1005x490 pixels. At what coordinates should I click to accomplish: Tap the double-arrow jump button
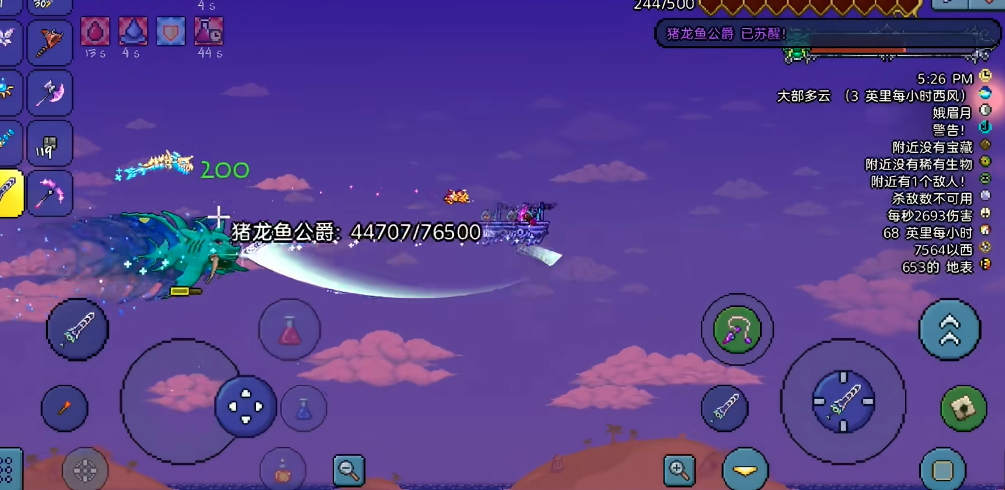coord(949,330)
